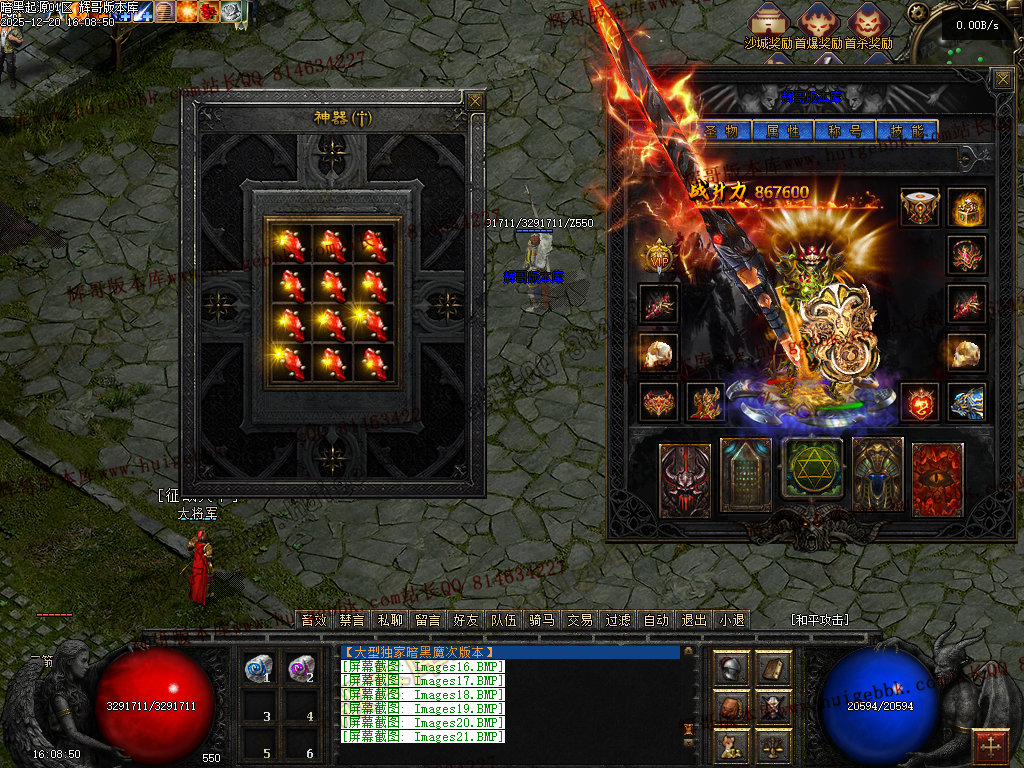Show the 技能 skills tab

[906, 131]
